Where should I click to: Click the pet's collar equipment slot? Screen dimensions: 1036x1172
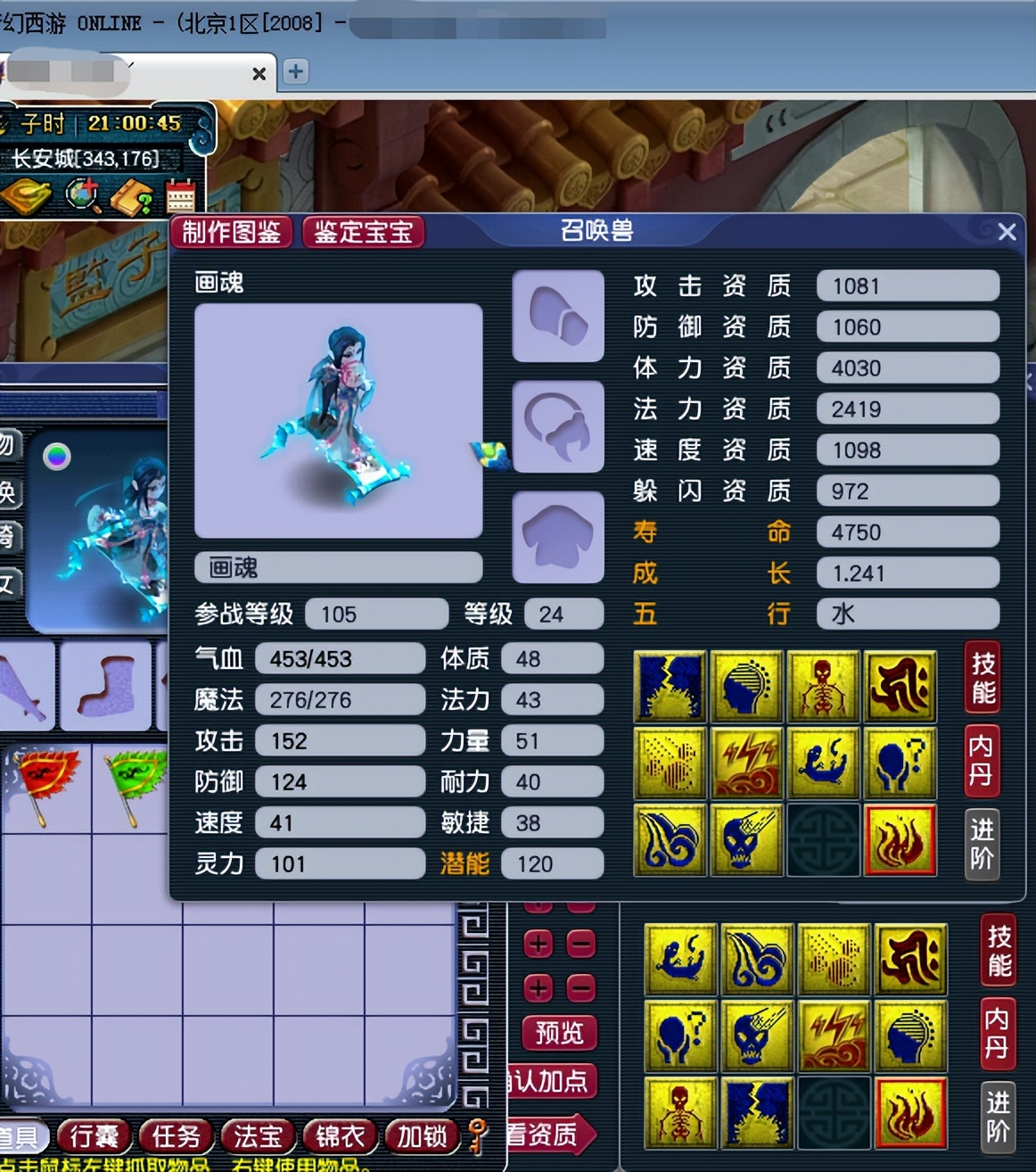[x=558, y=426]
